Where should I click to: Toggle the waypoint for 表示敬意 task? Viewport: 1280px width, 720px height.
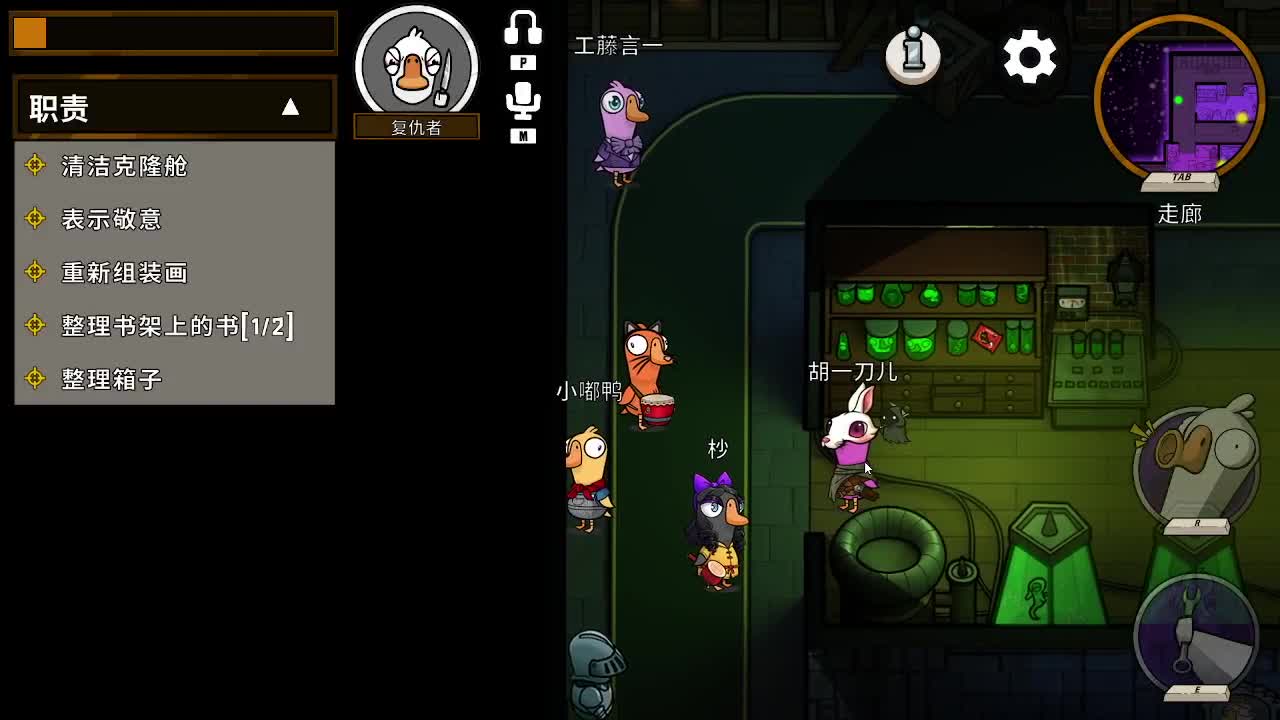35,219
